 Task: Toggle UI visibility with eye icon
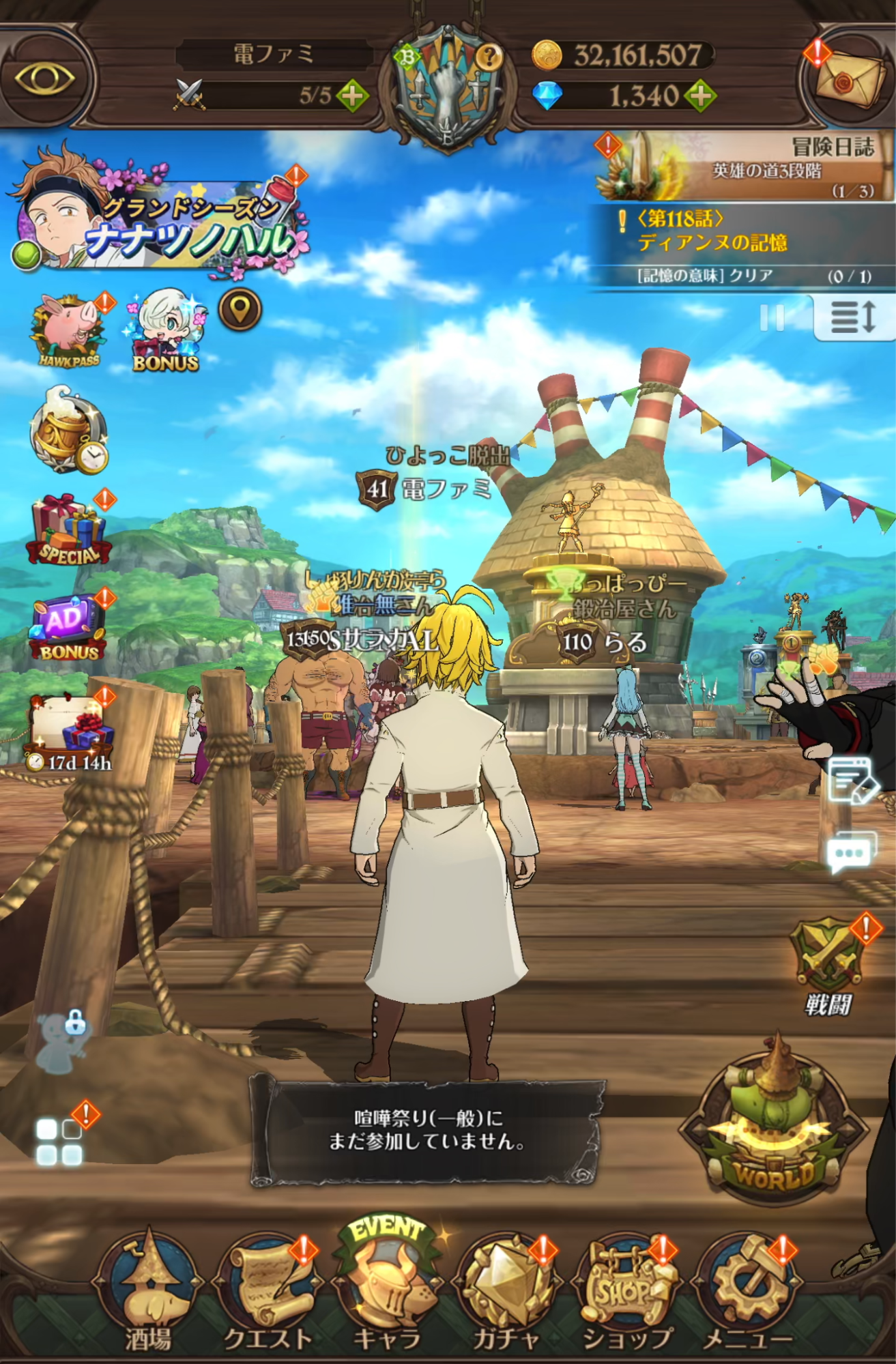click(44, 78)
